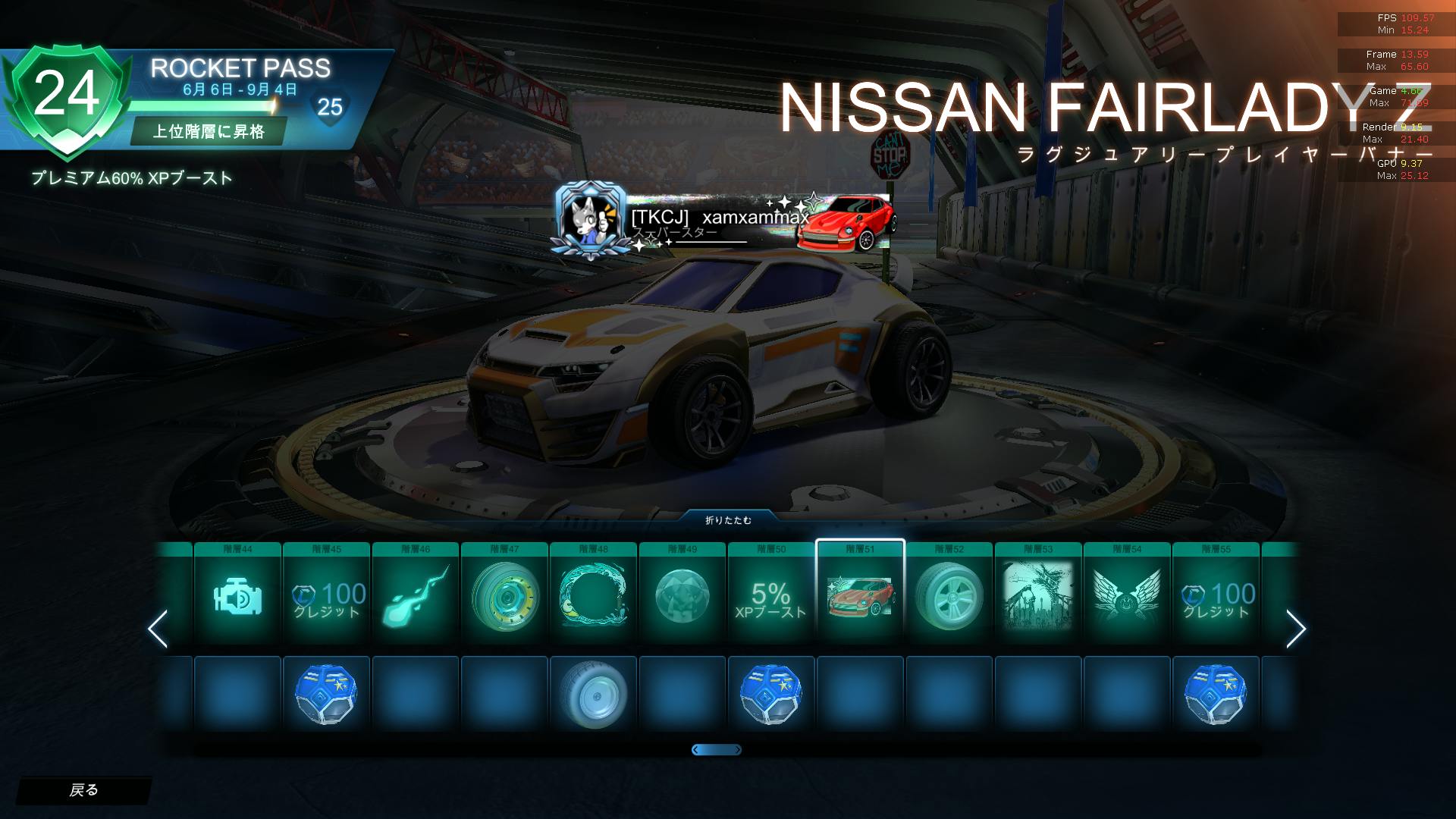Go back with the 戻る button
This screenshot has width=1456, height=819.
[83, 790]
